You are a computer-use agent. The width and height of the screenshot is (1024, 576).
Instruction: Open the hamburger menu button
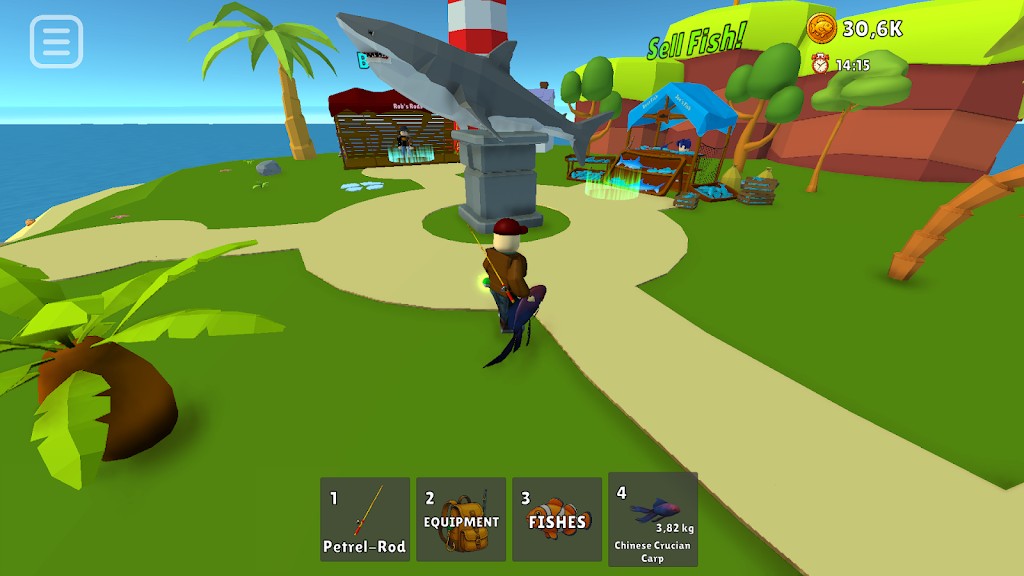(x=56, y=42)
